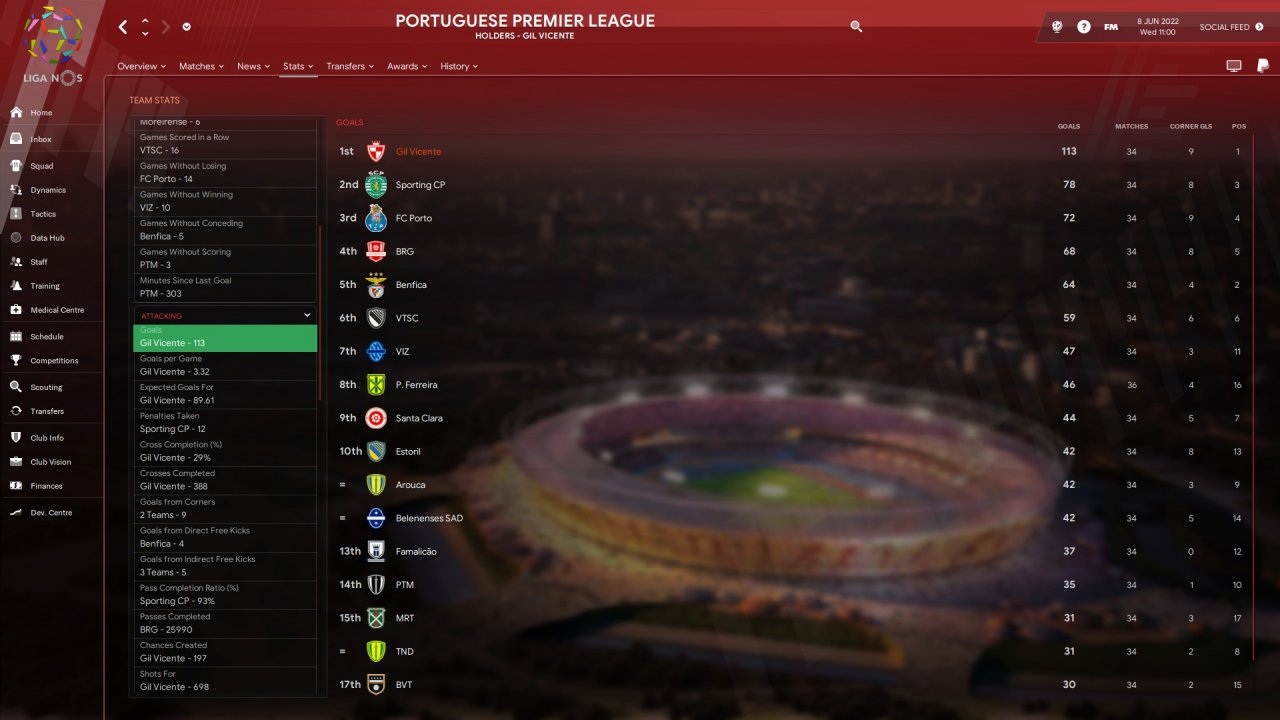Switch to the Matches tab
This screenshot has width=1280, height=720.
(x=201, y=66)
